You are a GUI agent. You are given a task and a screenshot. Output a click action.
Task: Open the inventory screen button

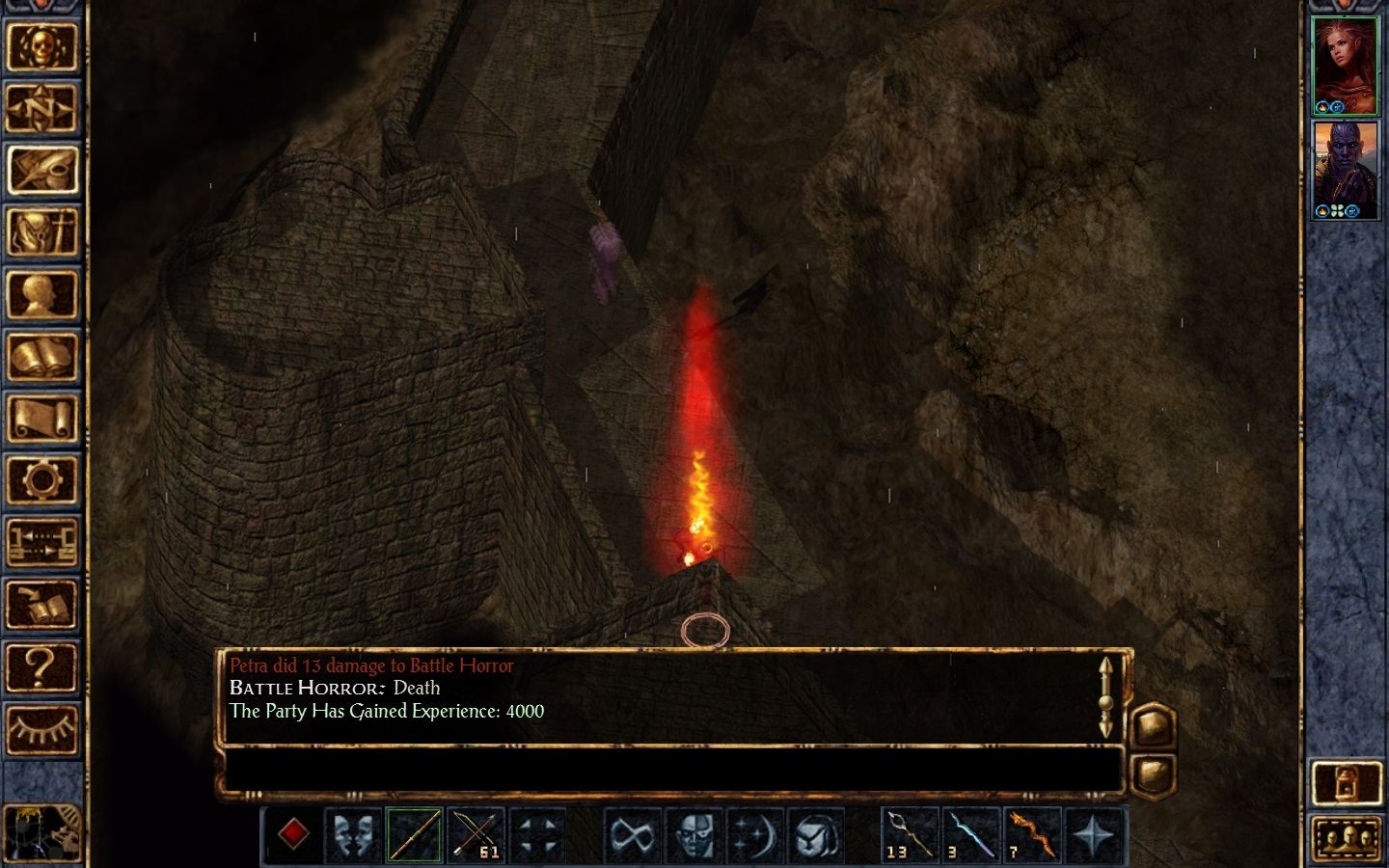pos(41,231)
